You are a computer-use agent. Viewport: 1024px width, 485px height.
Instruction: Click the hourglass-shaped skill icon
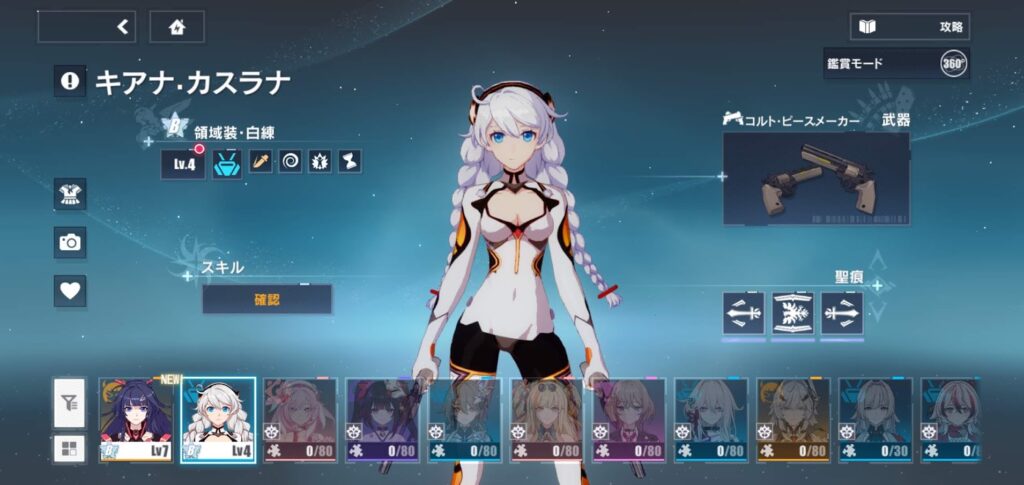point(349,162)
